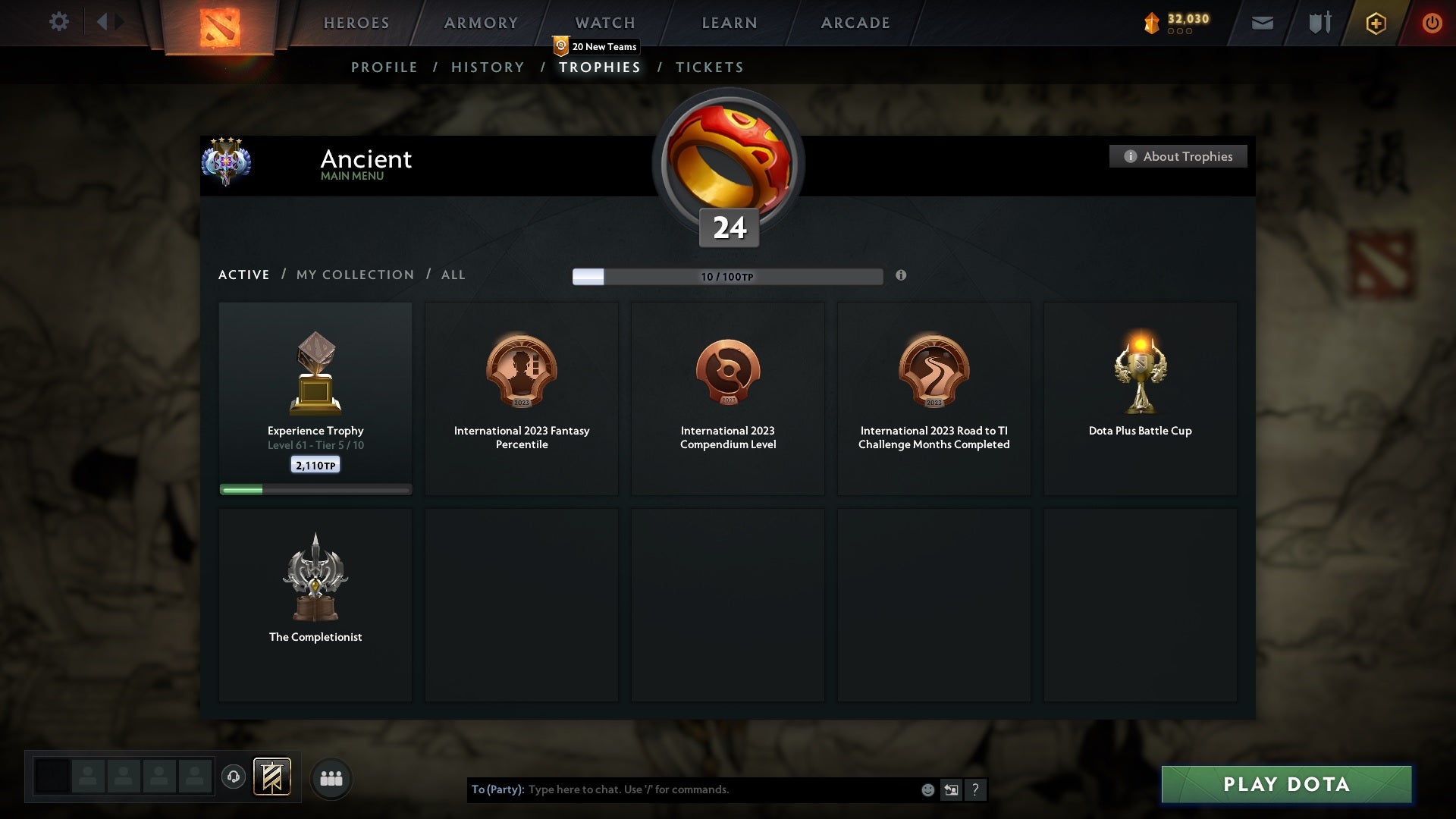Switch to the ALL trophies view
1456x819 pixels.
click(453, 275)
